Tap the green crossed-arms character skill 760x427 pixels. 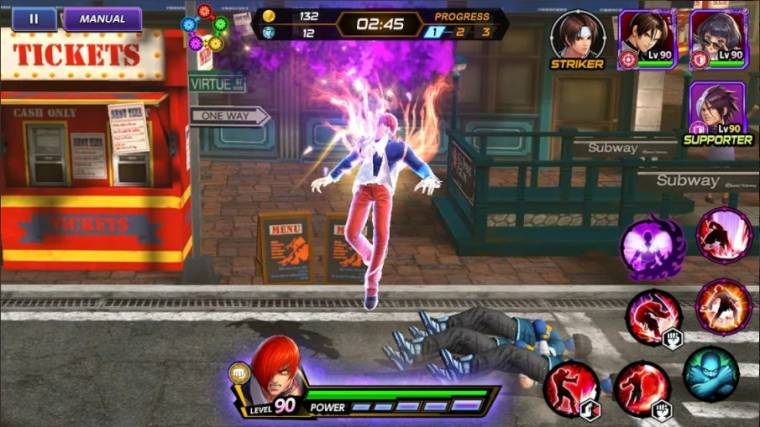tap(711, 374)
